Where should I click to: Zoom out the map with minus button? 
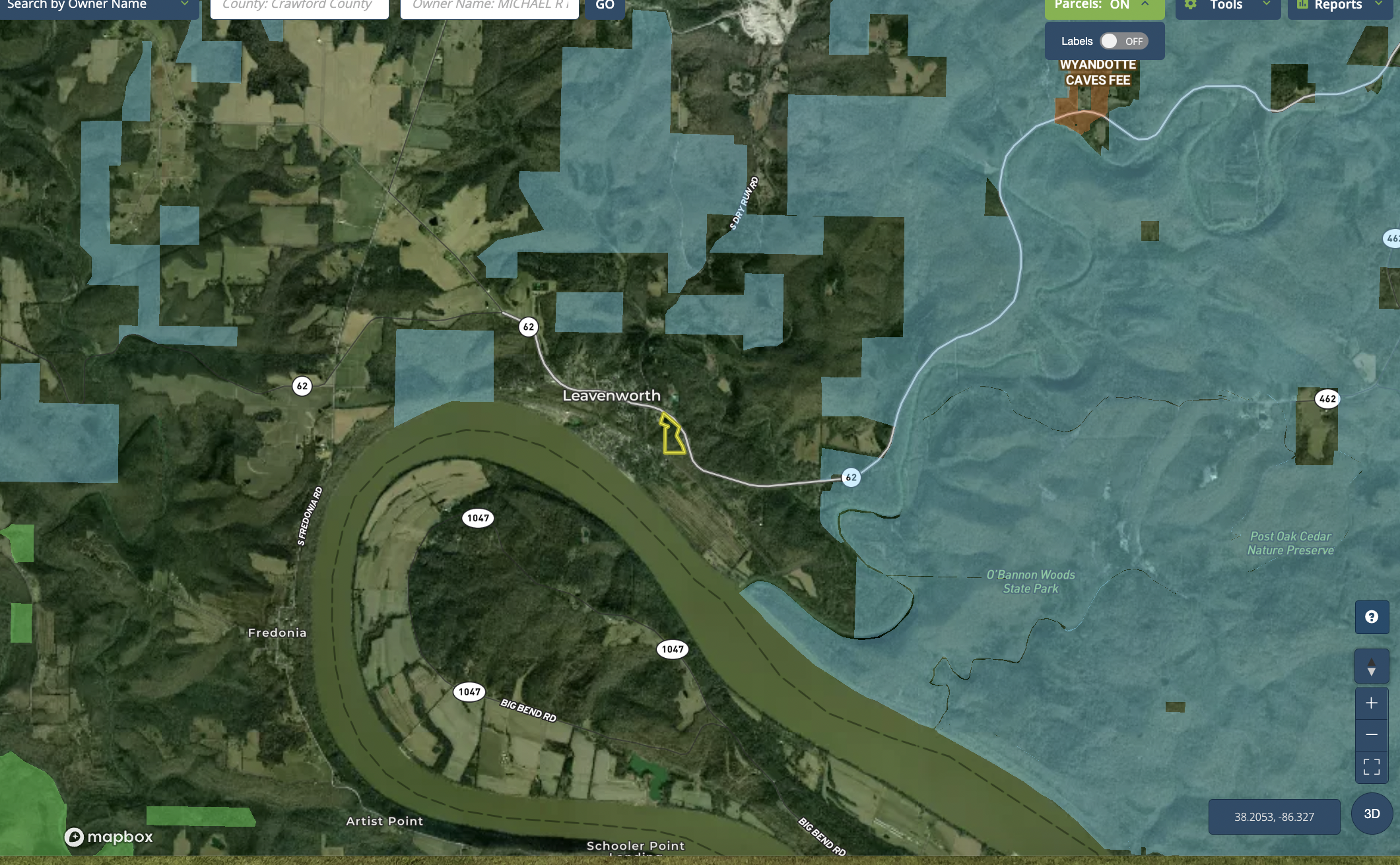(x=1372, y=734)
